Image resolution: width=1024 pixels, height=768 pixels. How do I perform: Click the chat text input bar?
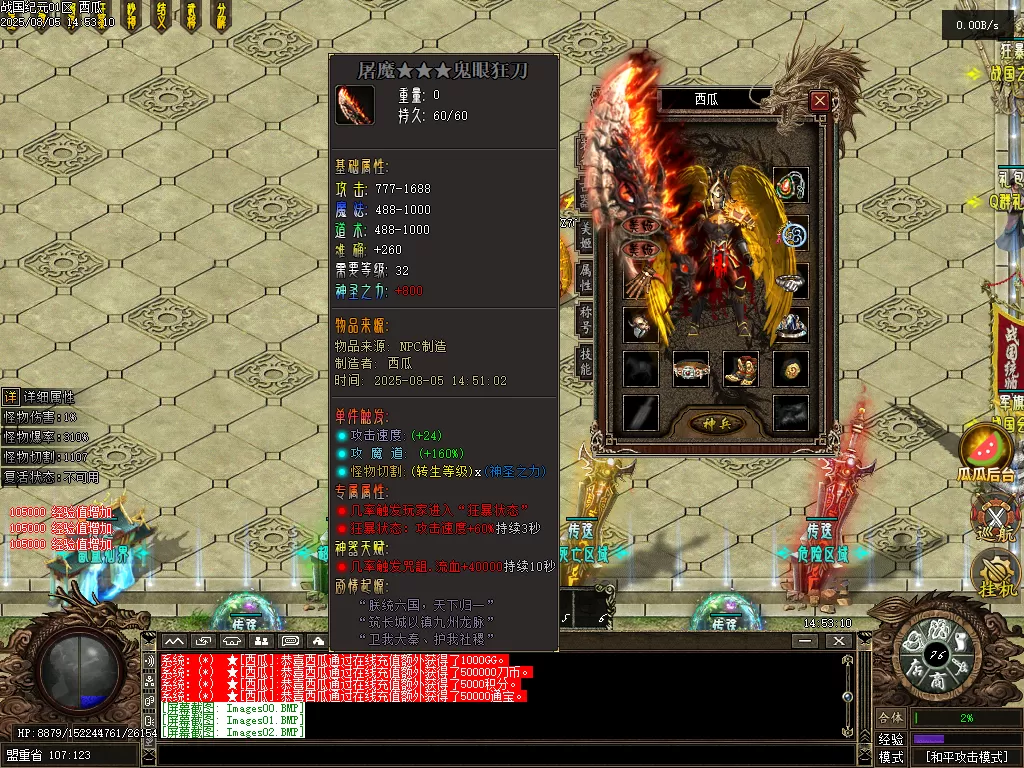click(x=500, y=755)
